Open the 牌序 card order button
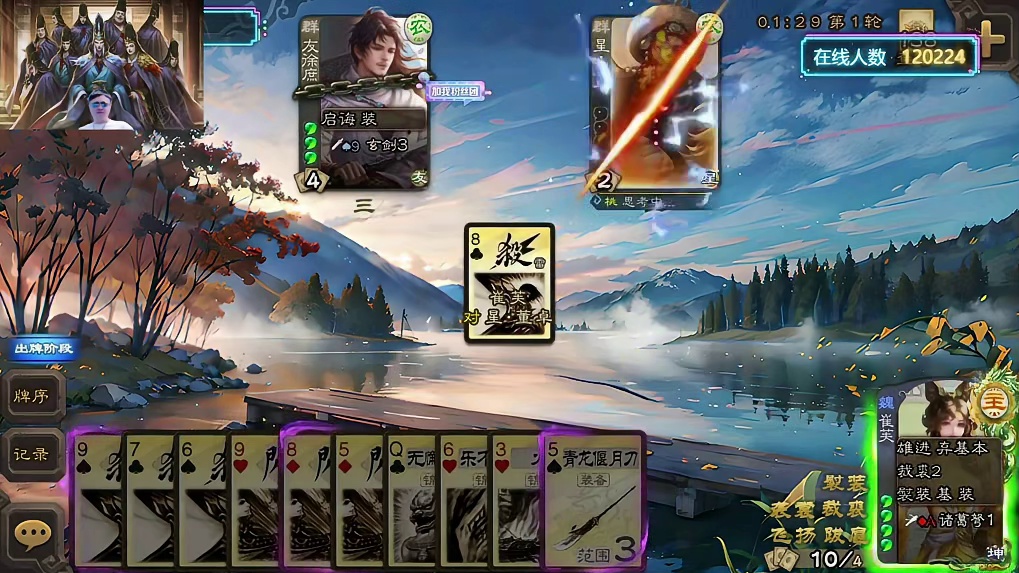The width and height of the screenshot is (1019, 573). coord(32,395)
